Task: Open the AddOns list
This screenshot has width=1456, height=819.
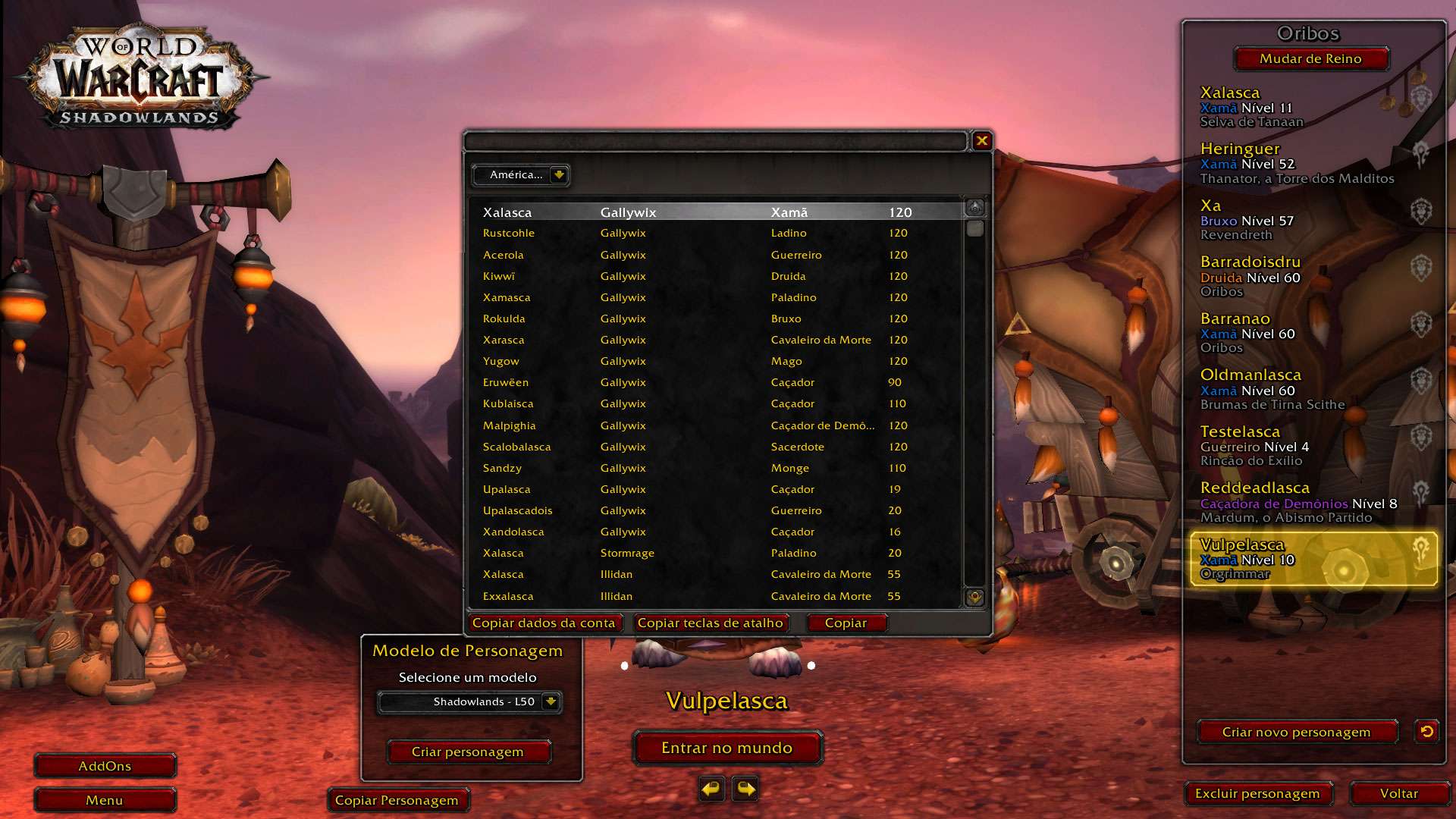Action: [105, 767]
